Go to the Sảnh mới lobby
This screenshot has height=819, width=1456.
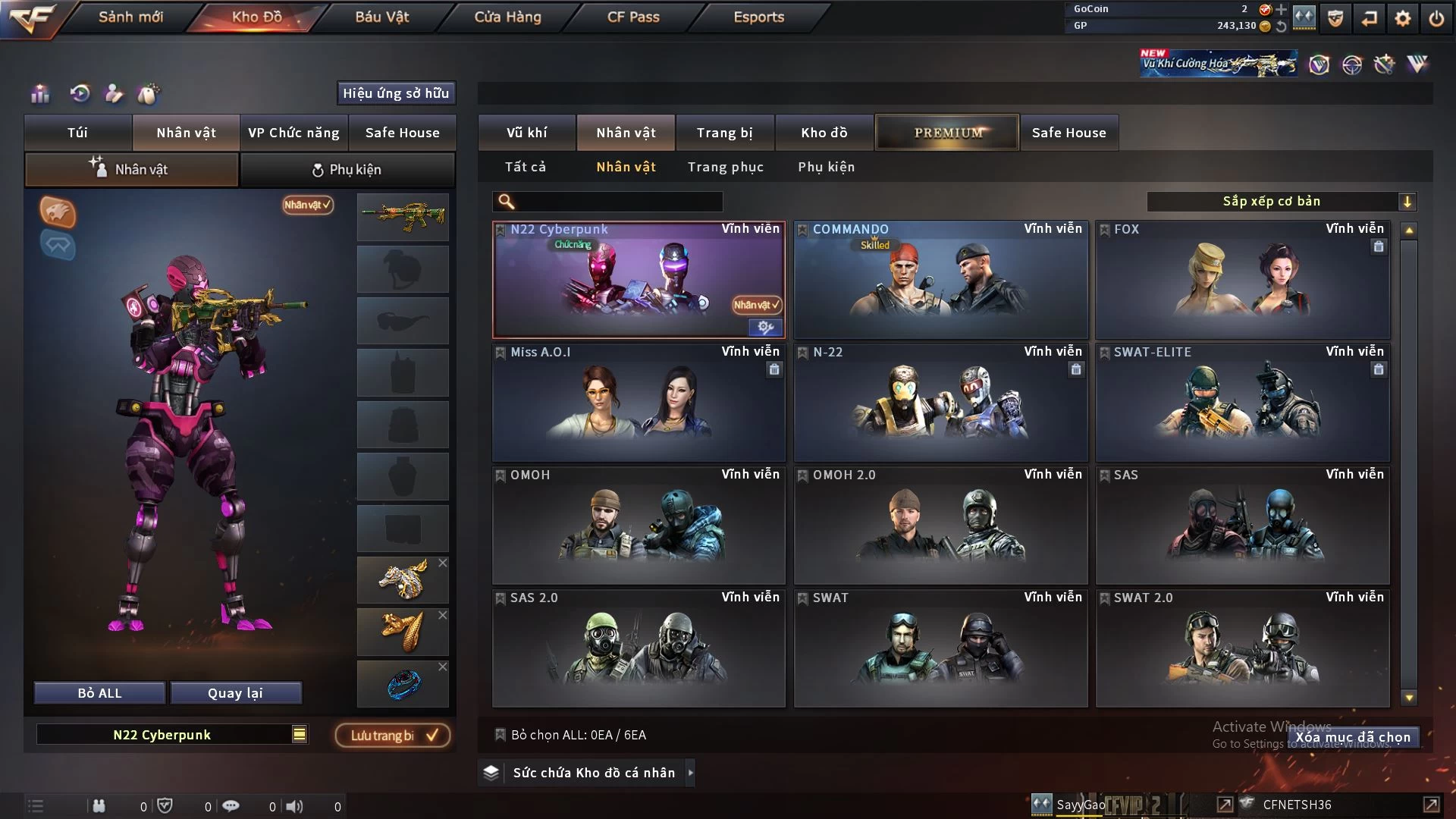pos(130,17)
